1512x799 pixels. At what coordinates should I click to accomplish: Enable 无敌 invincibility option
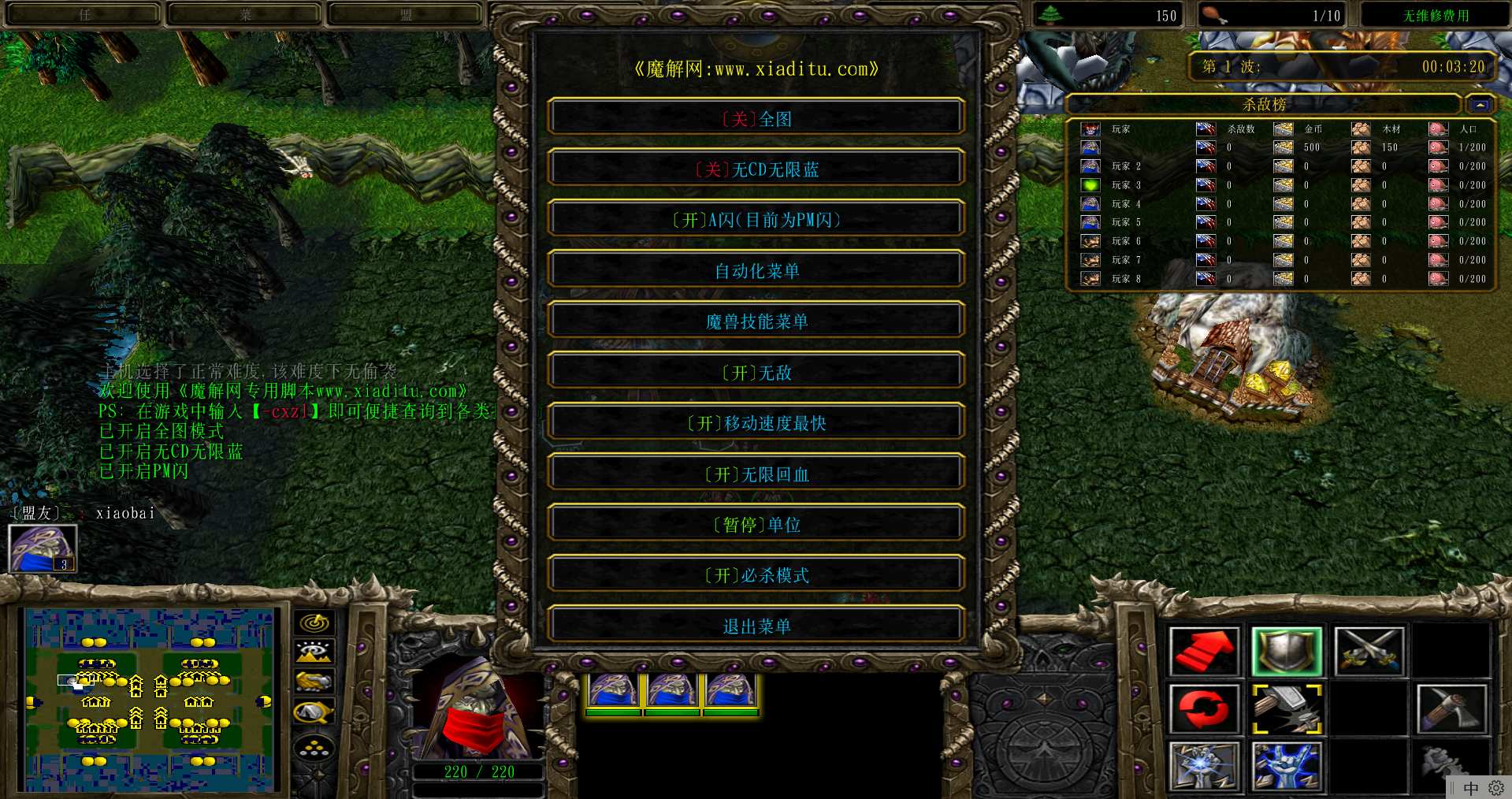(x=756, y=372)
